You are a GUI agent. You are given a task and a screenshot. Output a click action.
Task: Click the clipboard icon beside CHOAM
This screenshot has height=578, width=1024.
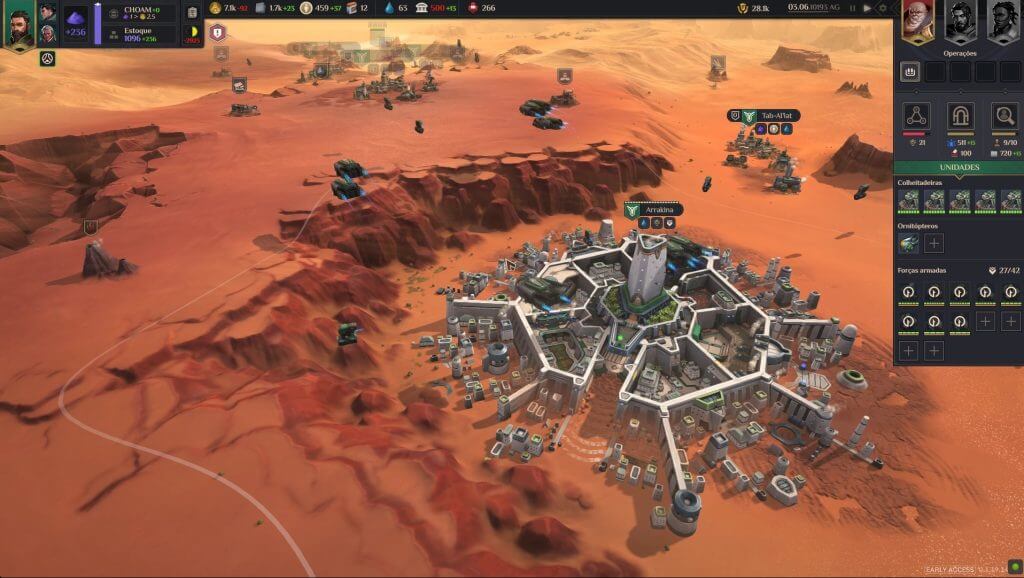pyautogui.click(x=192, y=13)
